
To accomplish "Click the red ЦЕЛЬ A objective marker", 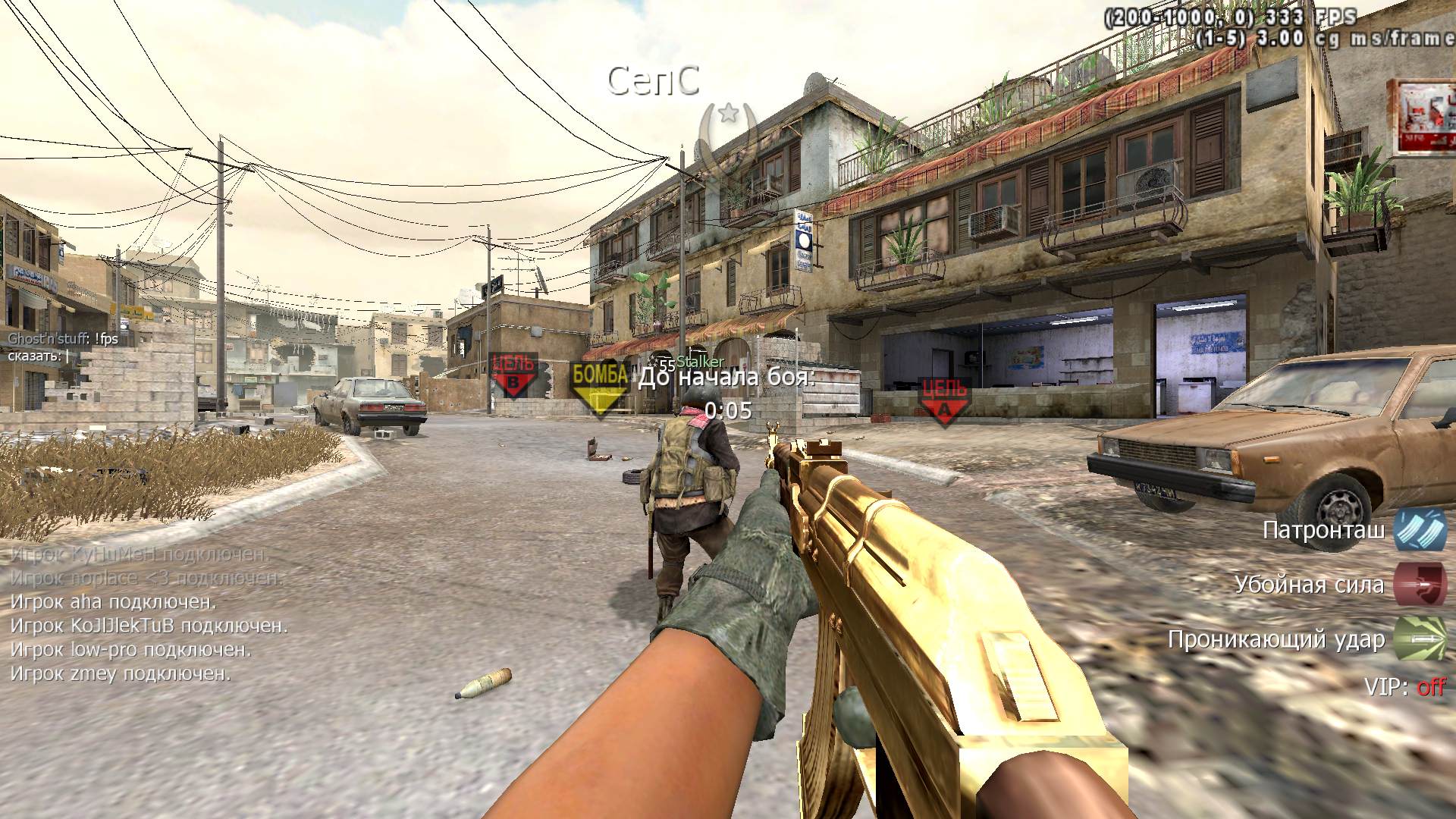I will (943, 400).
